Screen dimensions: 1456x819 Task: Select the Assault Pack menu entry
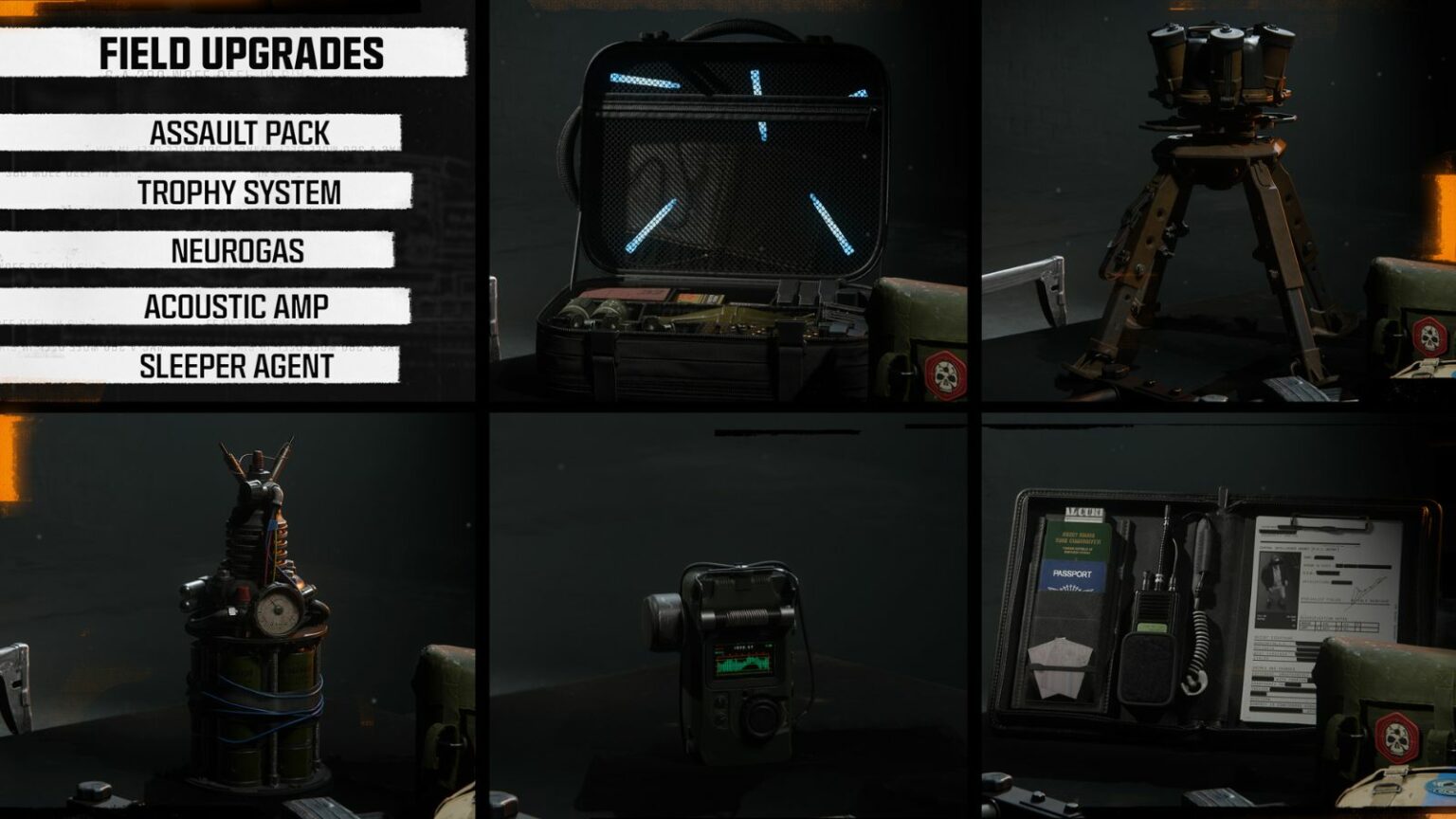[x=241, y=133]
